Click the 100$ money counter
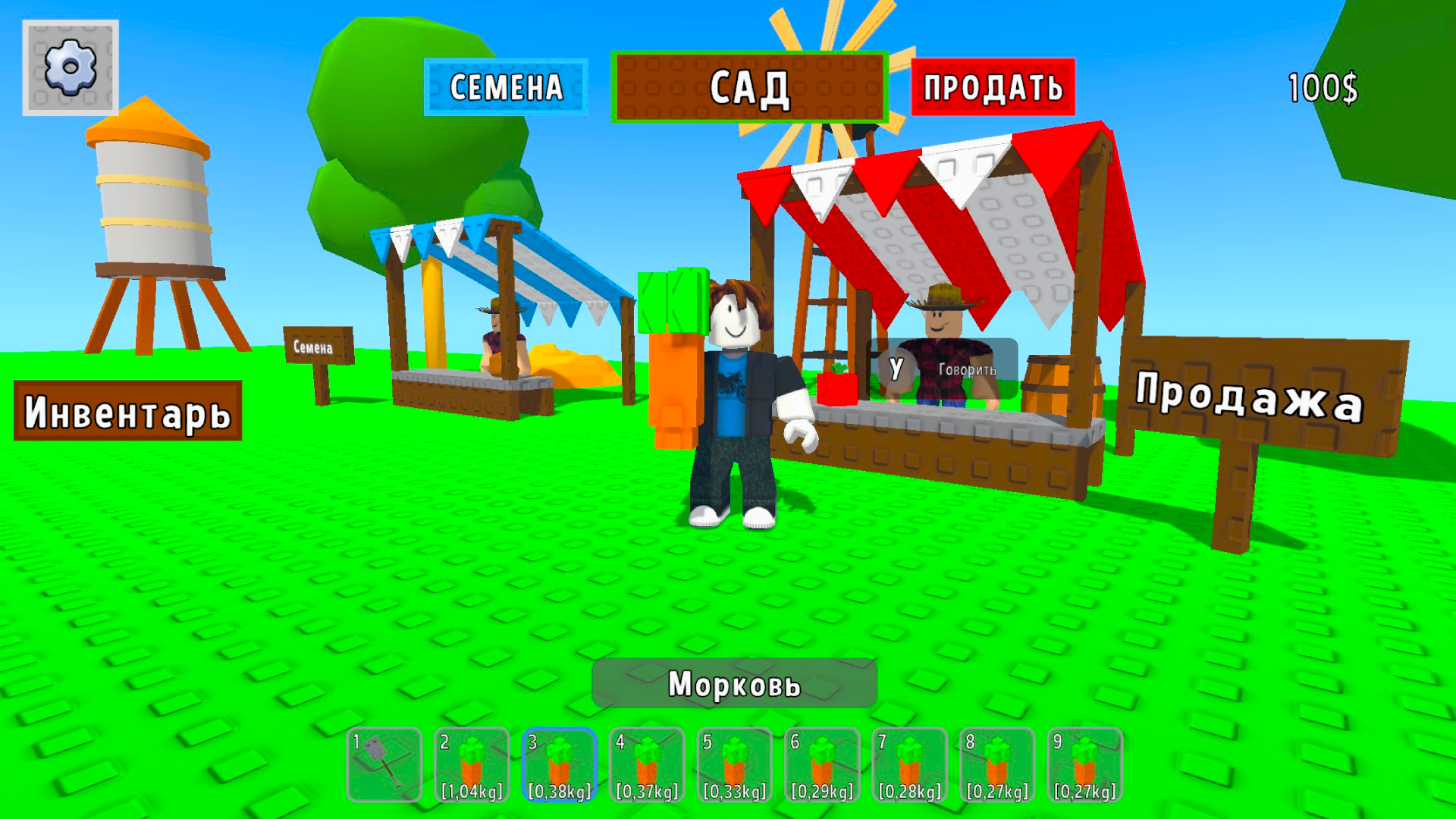This screenshot has width=1456, height=819. pos(1324,86)
